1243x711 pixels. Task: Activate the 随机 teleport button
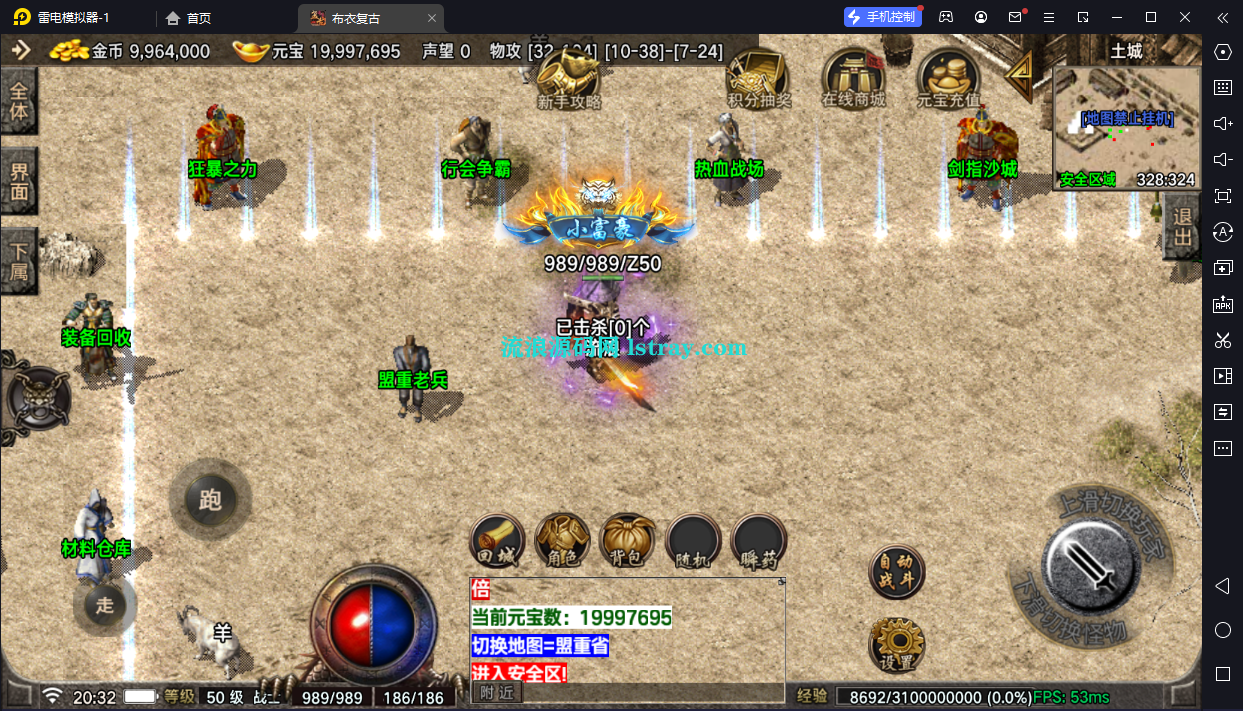coord(693,541)
